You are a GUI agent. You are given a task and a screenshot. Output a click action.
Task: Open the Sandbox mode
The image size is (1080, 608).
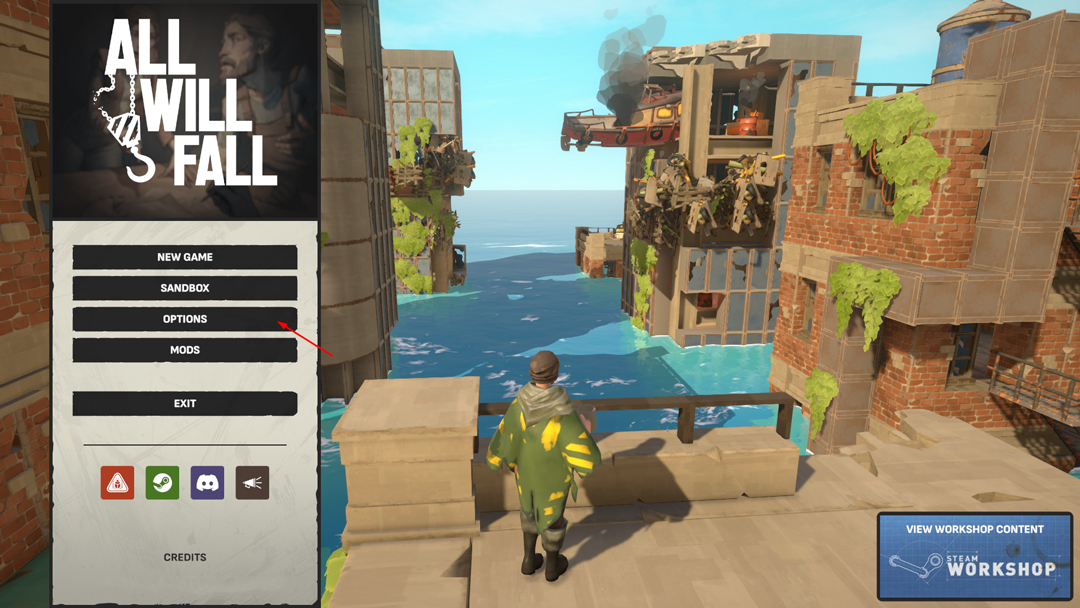click(x=185, y=288)
